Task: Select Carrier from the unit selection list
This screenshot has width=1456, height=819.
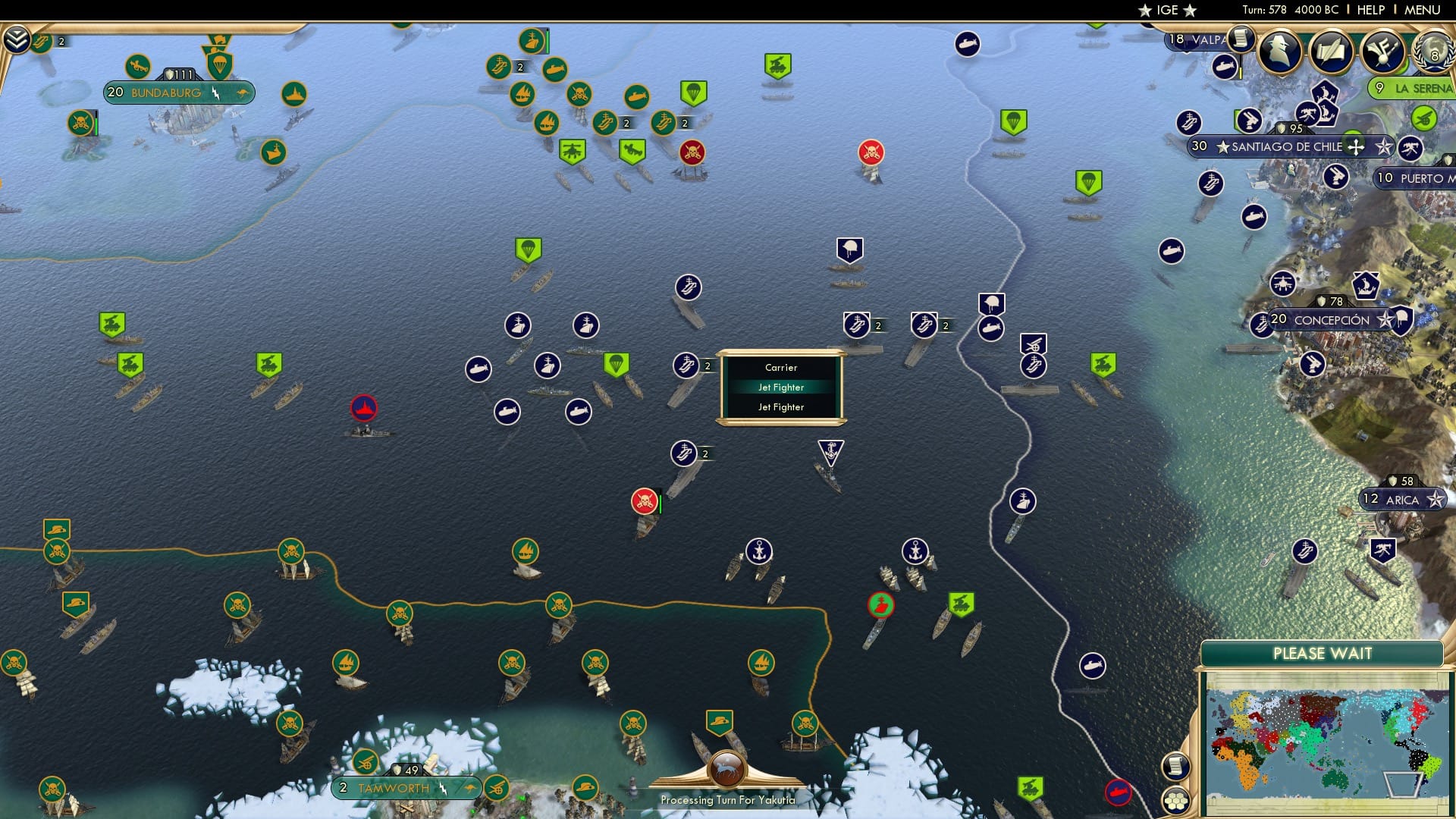Action: point(781,367)
